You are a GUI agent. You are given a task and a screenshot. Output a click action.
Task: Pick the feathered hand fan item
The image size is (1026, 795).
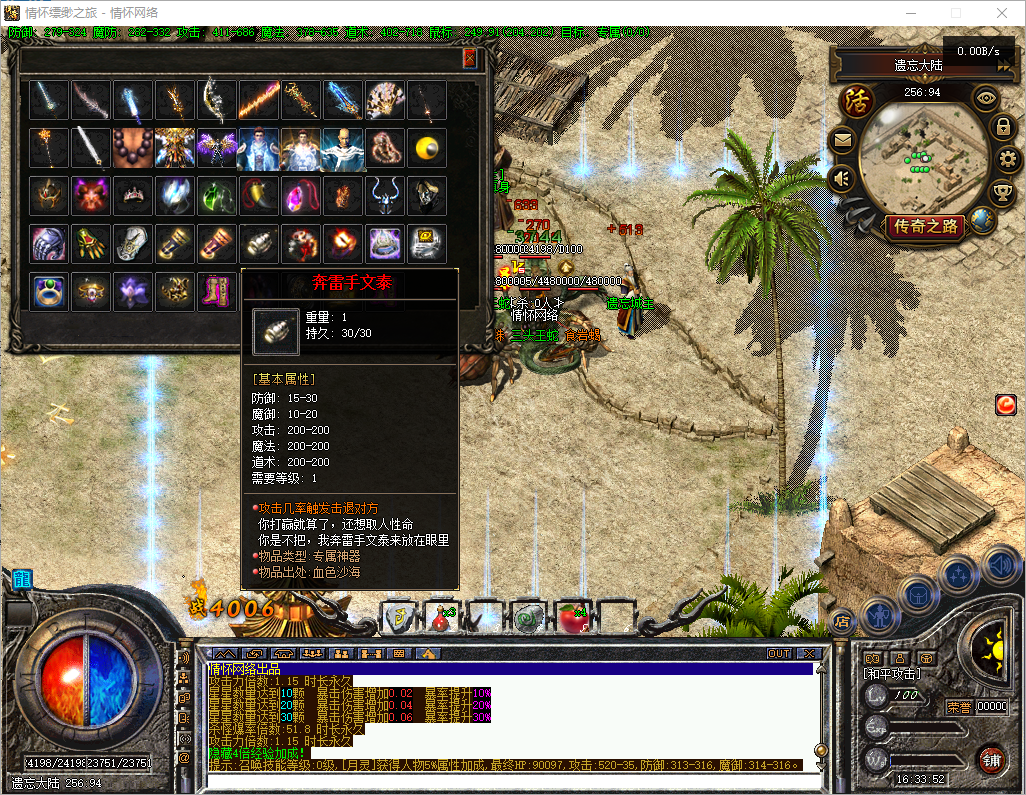click(x=384, y=101)
